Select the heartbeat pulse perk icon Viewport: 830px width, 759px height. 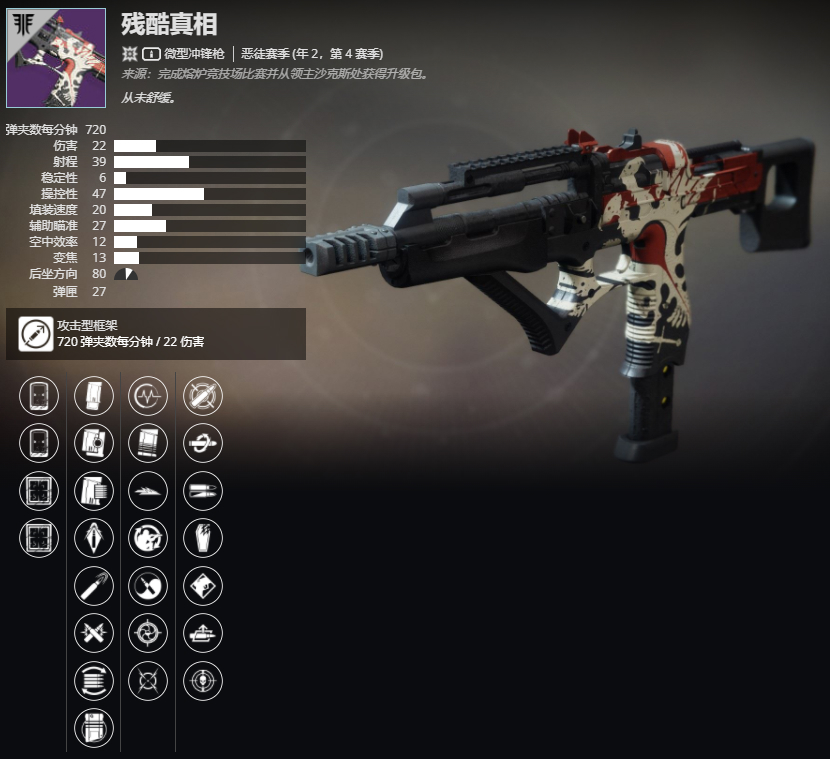(x=148, y=395)
